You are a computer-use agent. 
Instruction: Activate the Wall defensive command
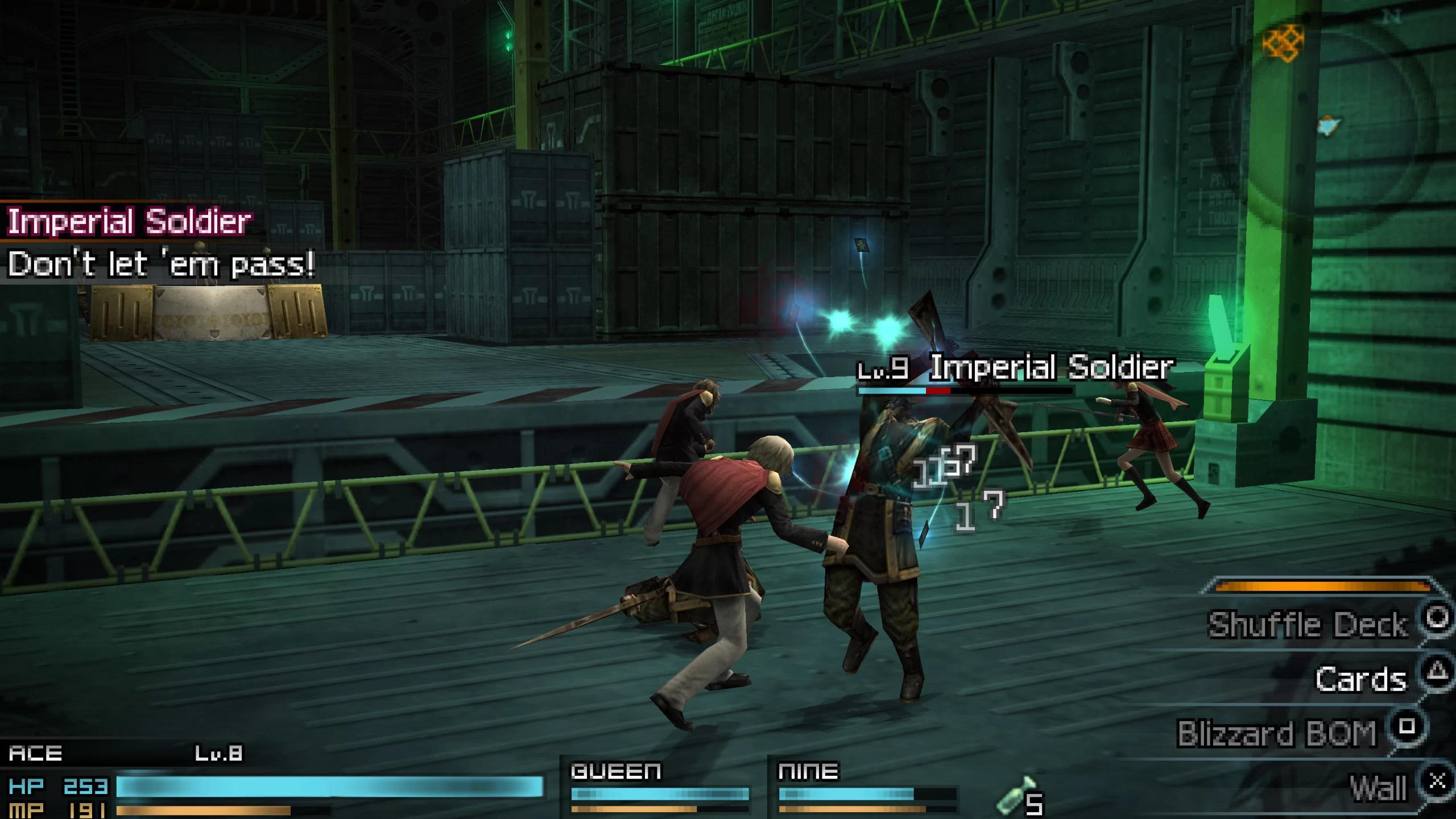pos(1378,788)
